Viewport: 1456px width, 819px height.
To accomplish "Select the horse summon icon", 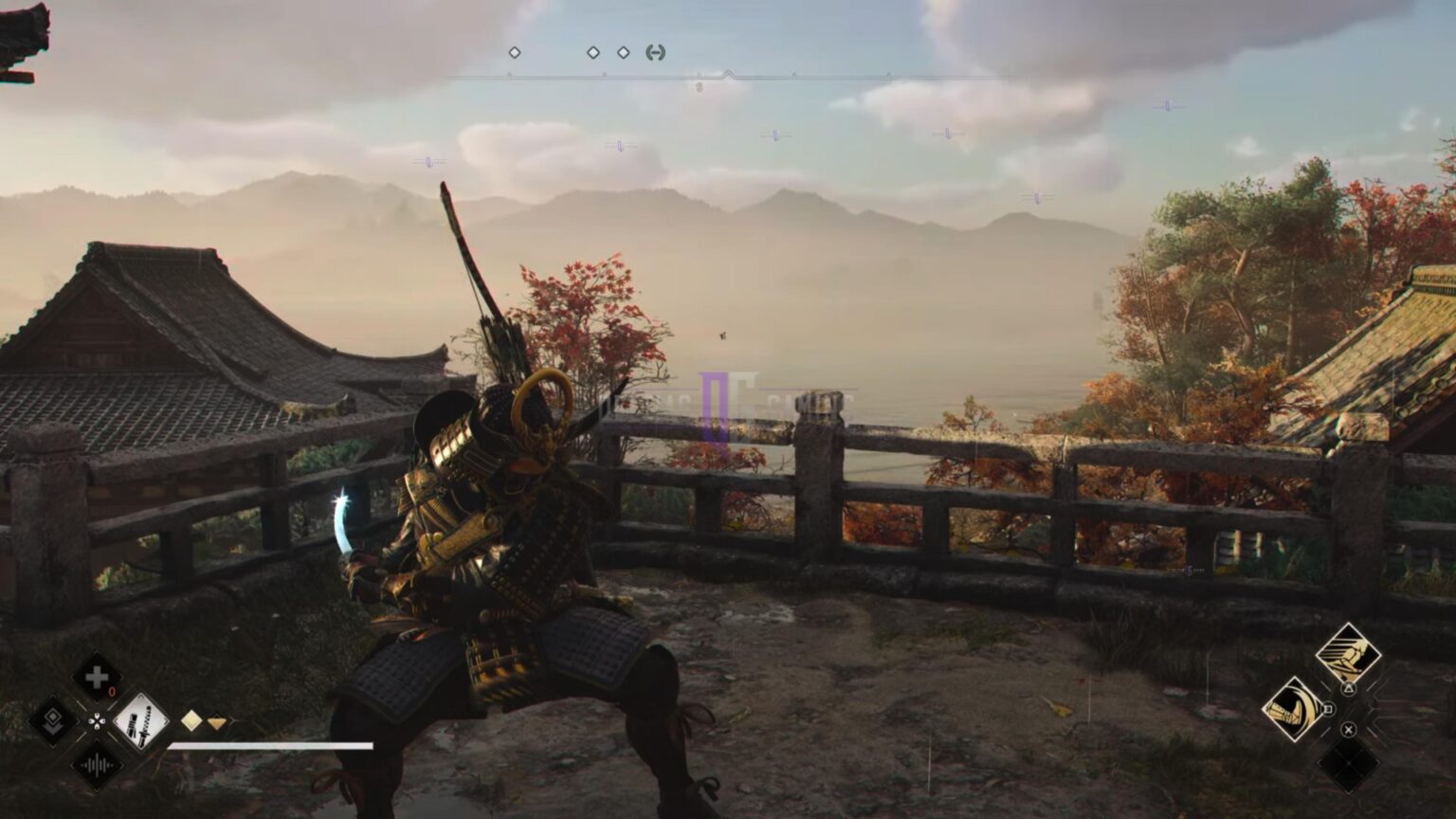I will click(1349, 653).
